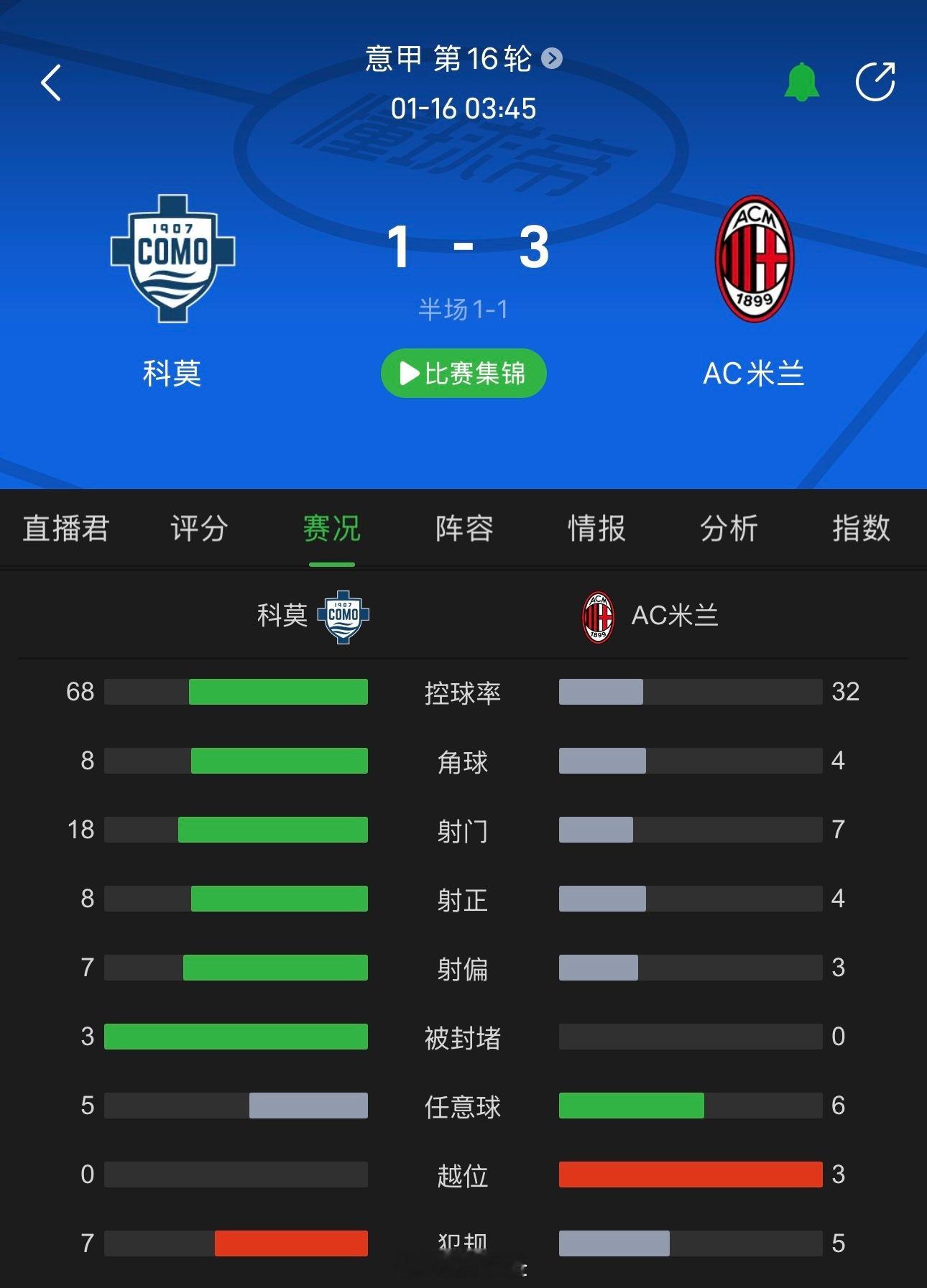This screenshot has height=1288, width=927.
Task: Click Como's 68 possession bar
Action: coord(237,692)
